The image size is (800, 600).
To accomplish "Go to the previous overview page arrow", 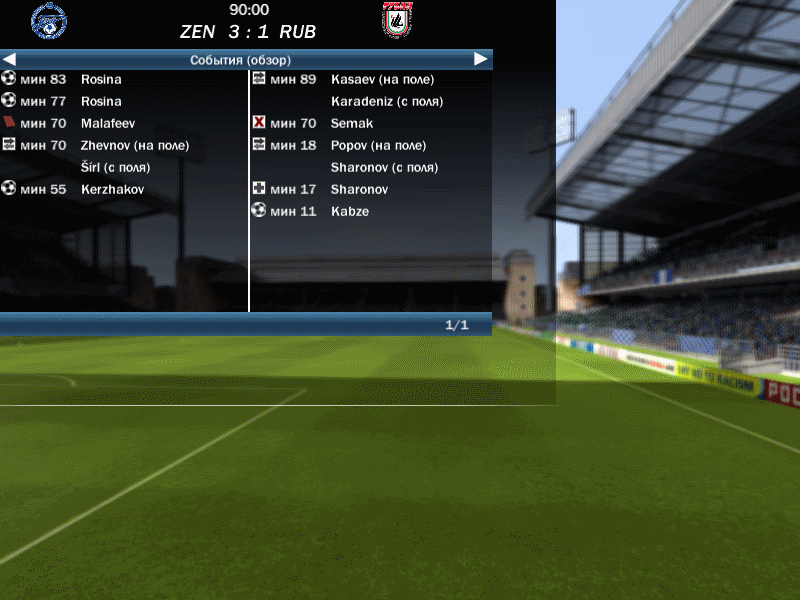I will click(9, 60).
